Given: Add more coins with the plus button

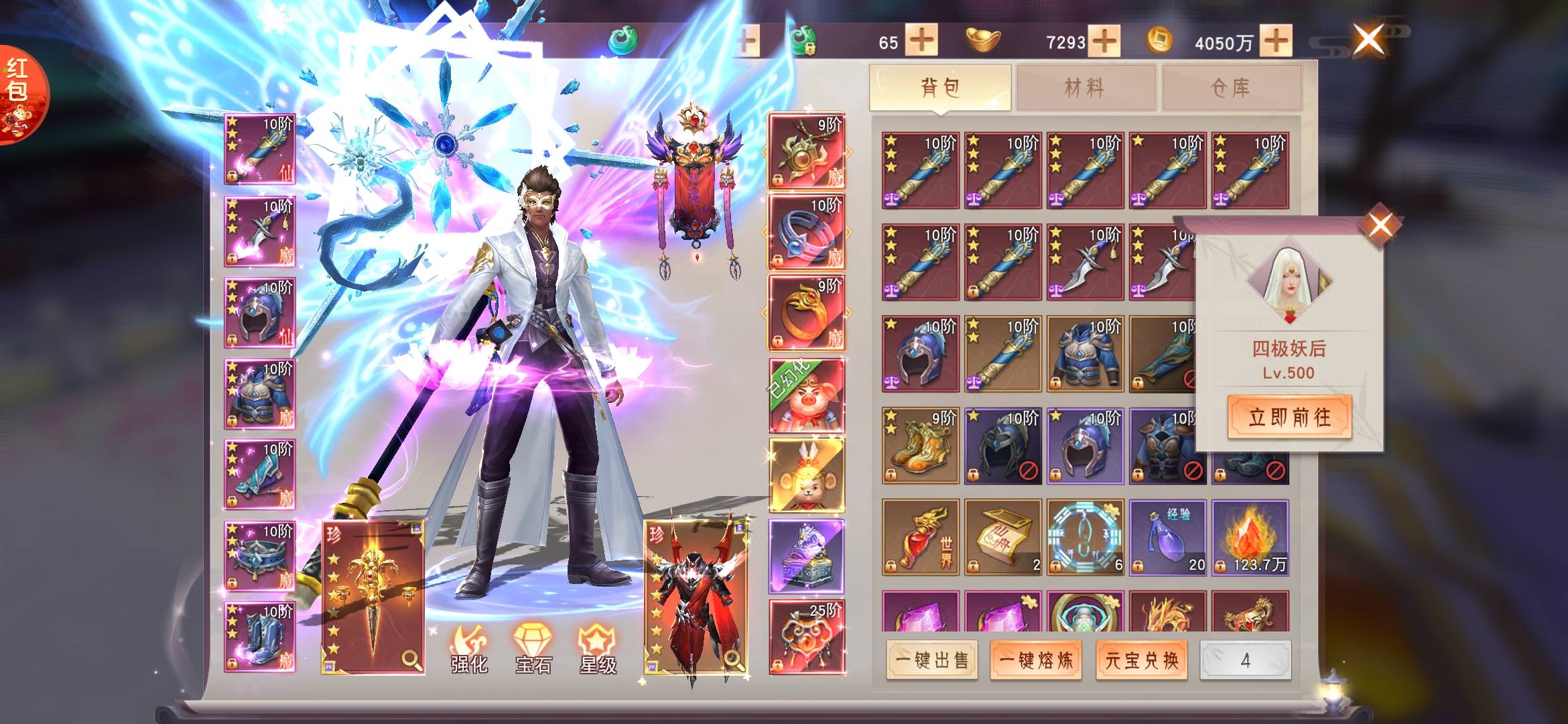Looking at the screenshot, I should pos(1276,41).
